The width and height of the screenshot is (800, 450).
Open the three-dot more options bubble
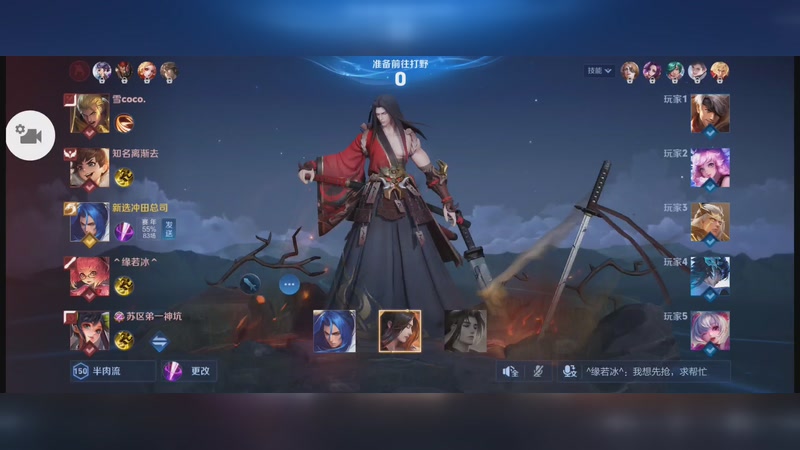click(289, 284)
